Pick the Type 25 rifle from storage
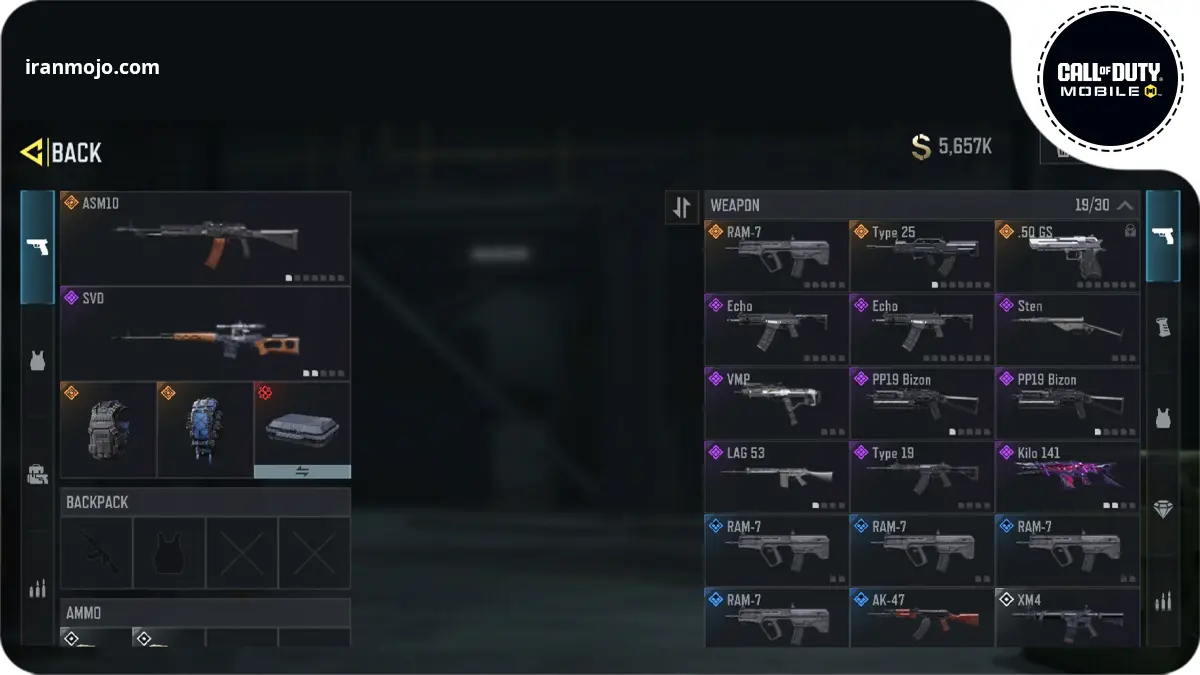 pos(921,256)
